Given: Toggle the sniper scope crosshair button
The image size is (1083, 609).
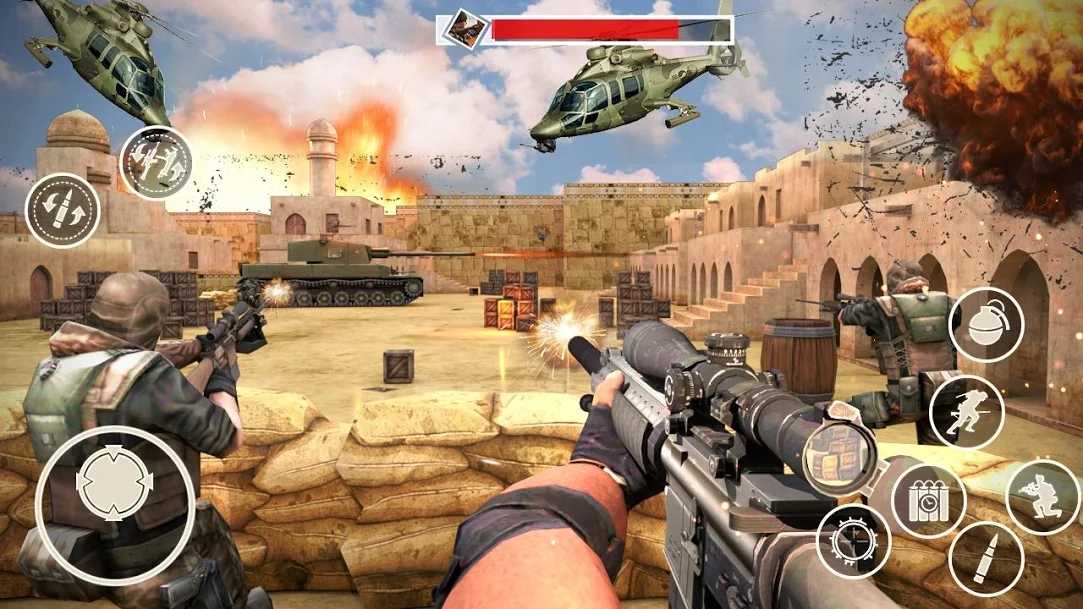Looking at the screenshot, I should tap(853, 541).
